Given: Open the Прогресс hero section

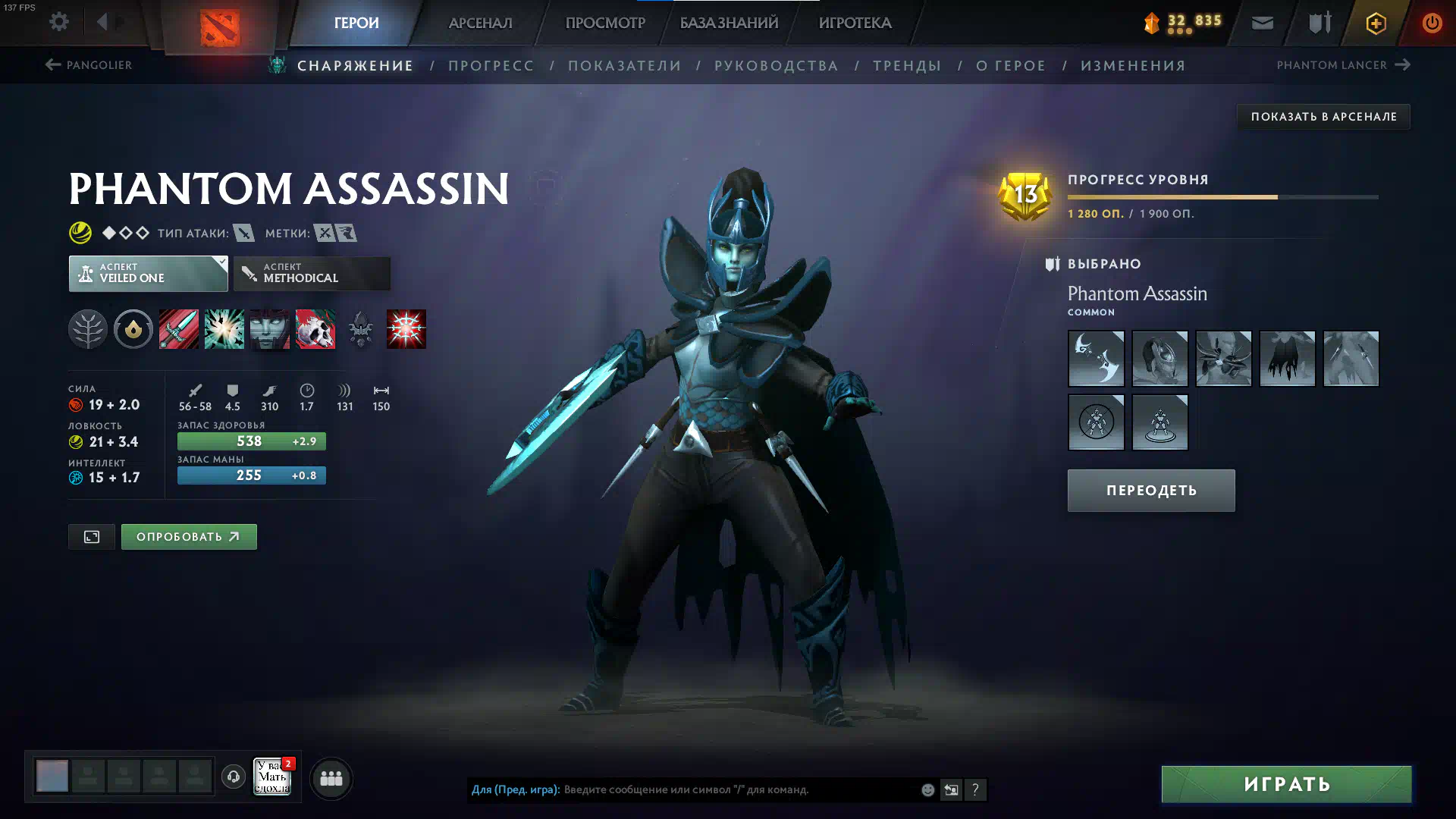Looking at the screenshot, I should (x=491, y=66).
